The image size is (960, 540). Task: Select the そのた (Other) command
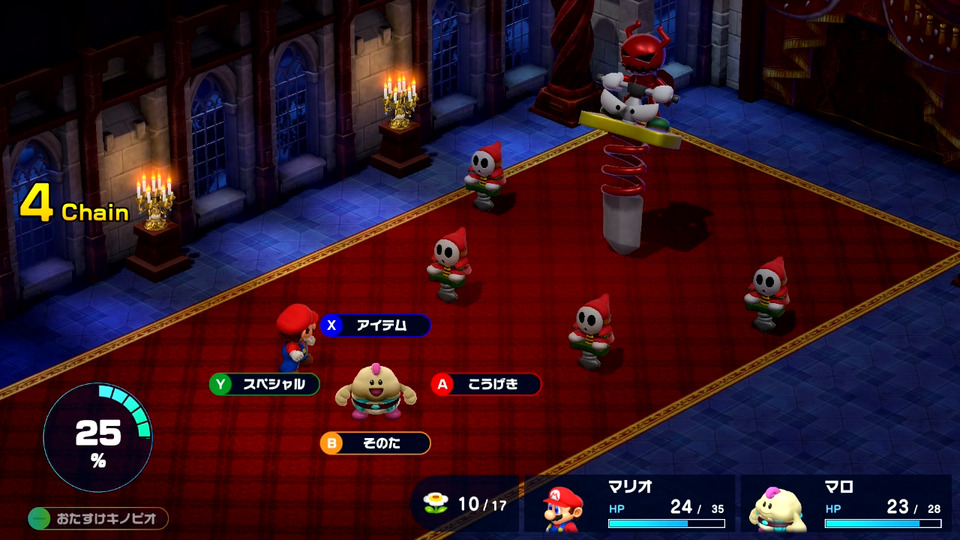coord(376,443)
